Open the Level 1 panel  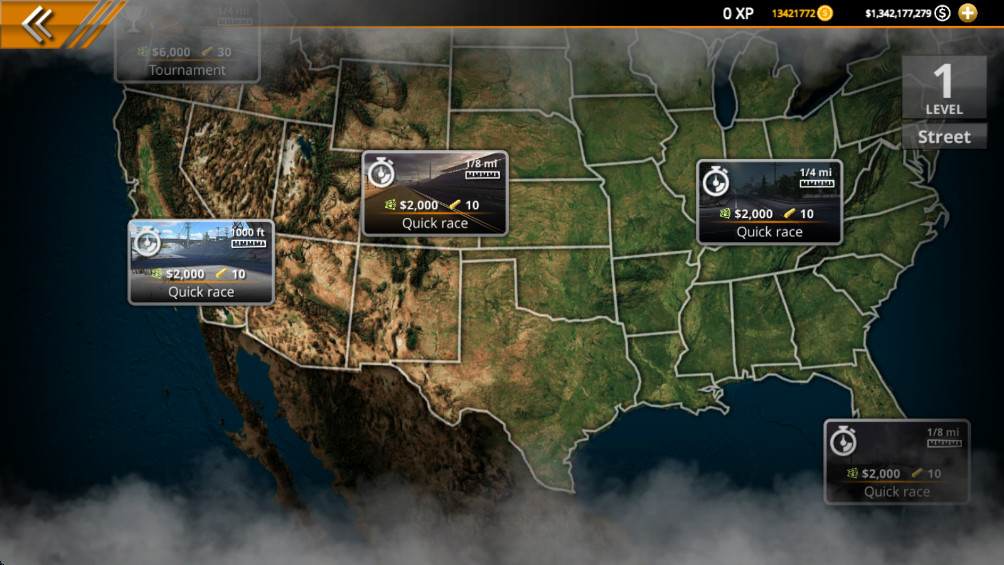[x=944, y=87]
